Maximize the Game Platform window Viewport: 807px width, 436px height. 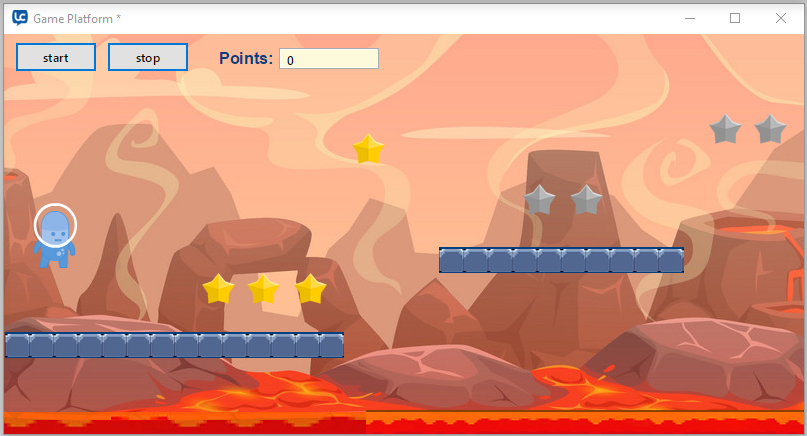[735, 18]
